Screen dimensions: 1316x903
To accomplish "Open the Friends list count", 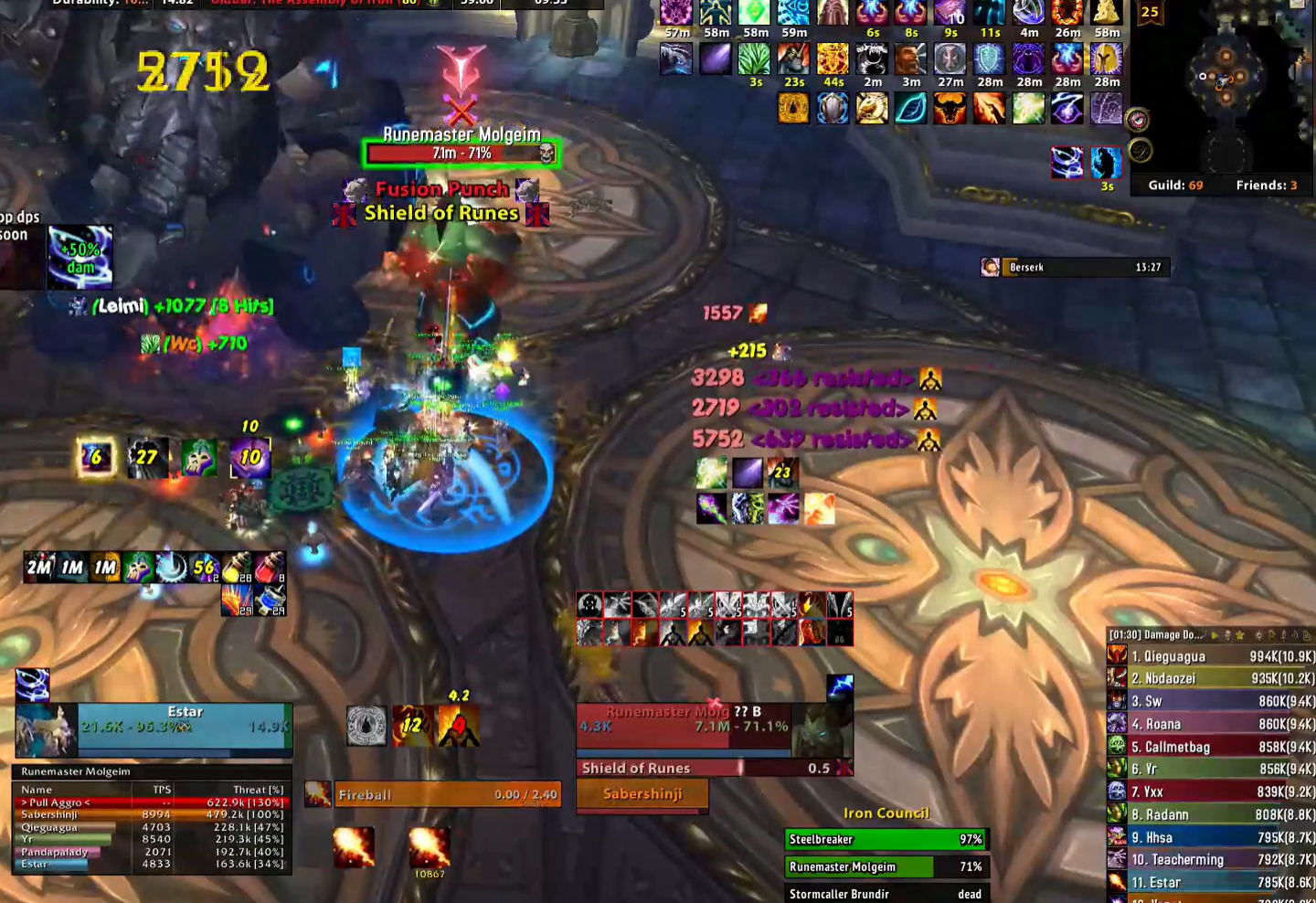I will point(1267,185).
